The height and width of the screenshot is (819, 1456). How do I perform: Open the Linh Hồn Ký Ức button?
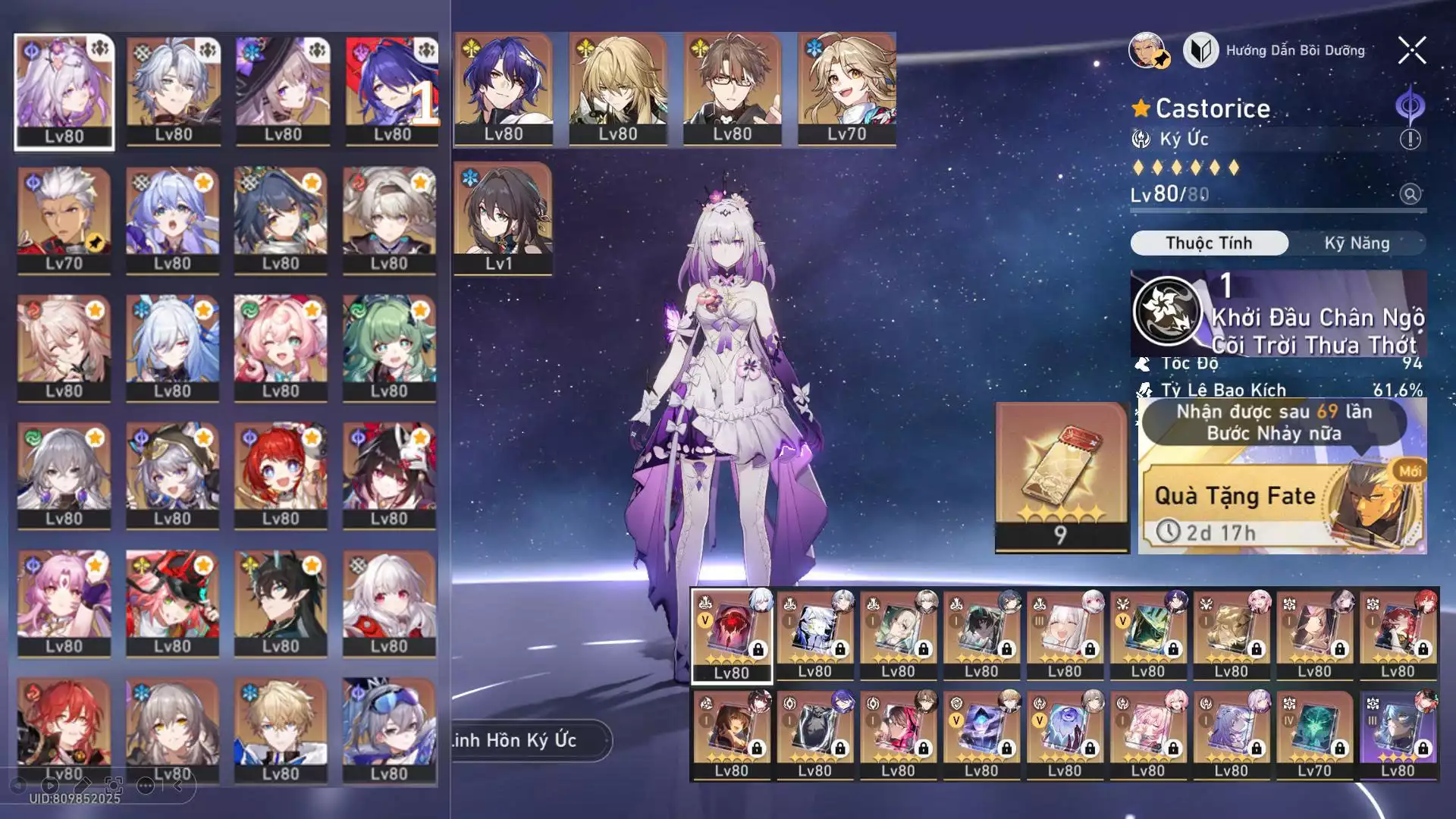pos(531,740)
